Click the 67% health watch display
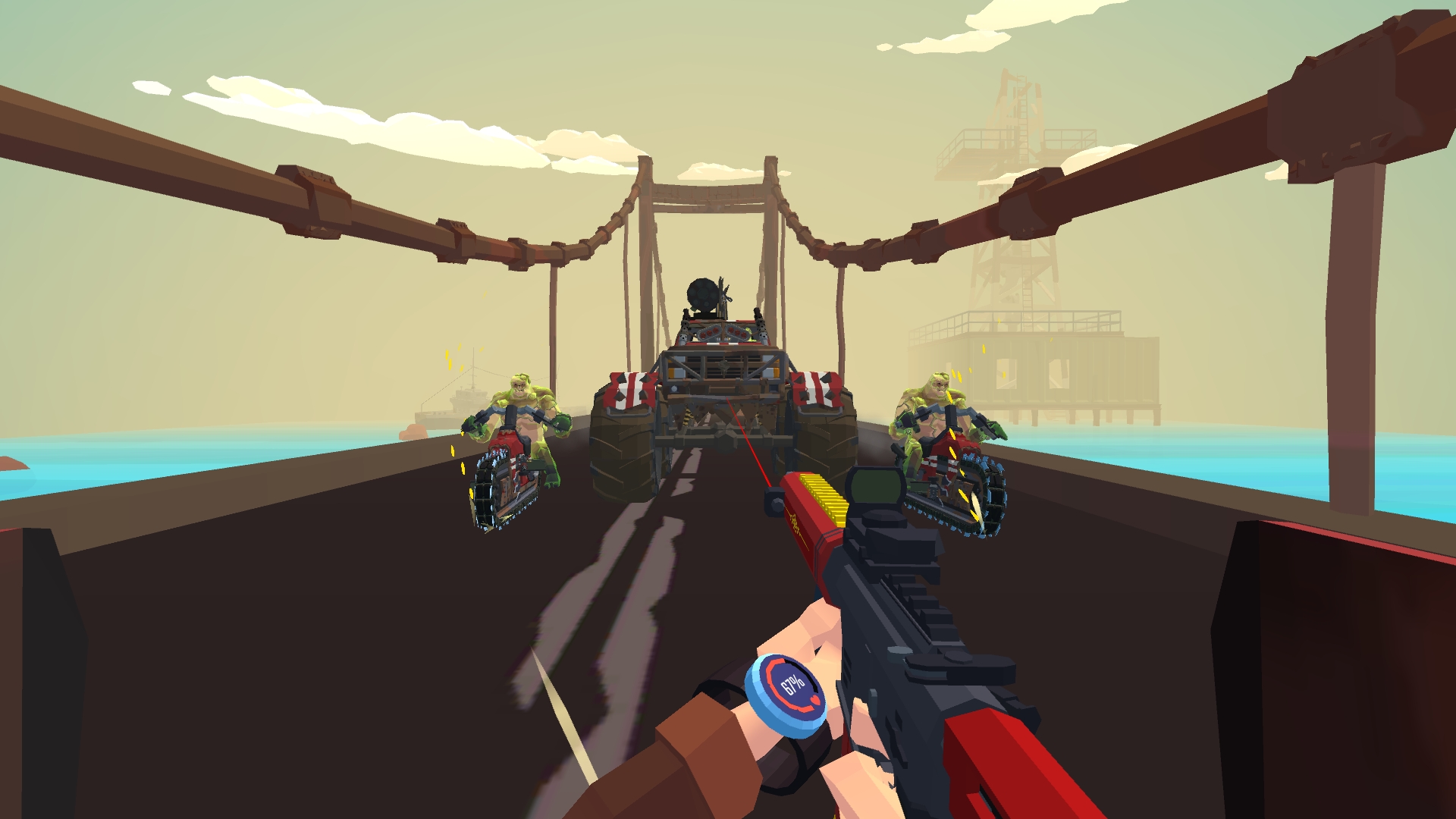This screenshot has height=819, width=1456. click(792, 682)
